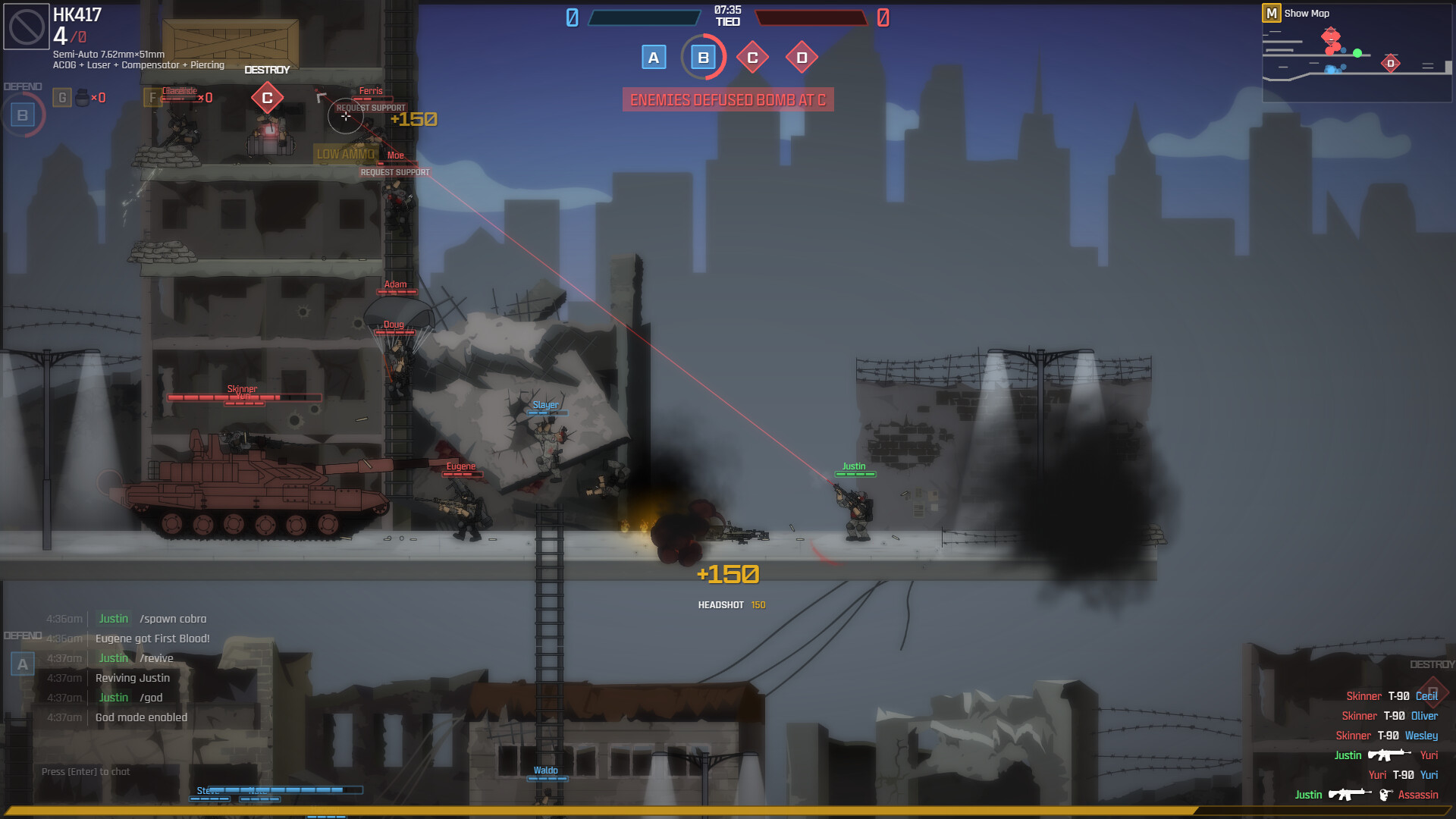Select objective A in the top objective bar
This screenshot has height=819, width=1456.
(653, 57)
